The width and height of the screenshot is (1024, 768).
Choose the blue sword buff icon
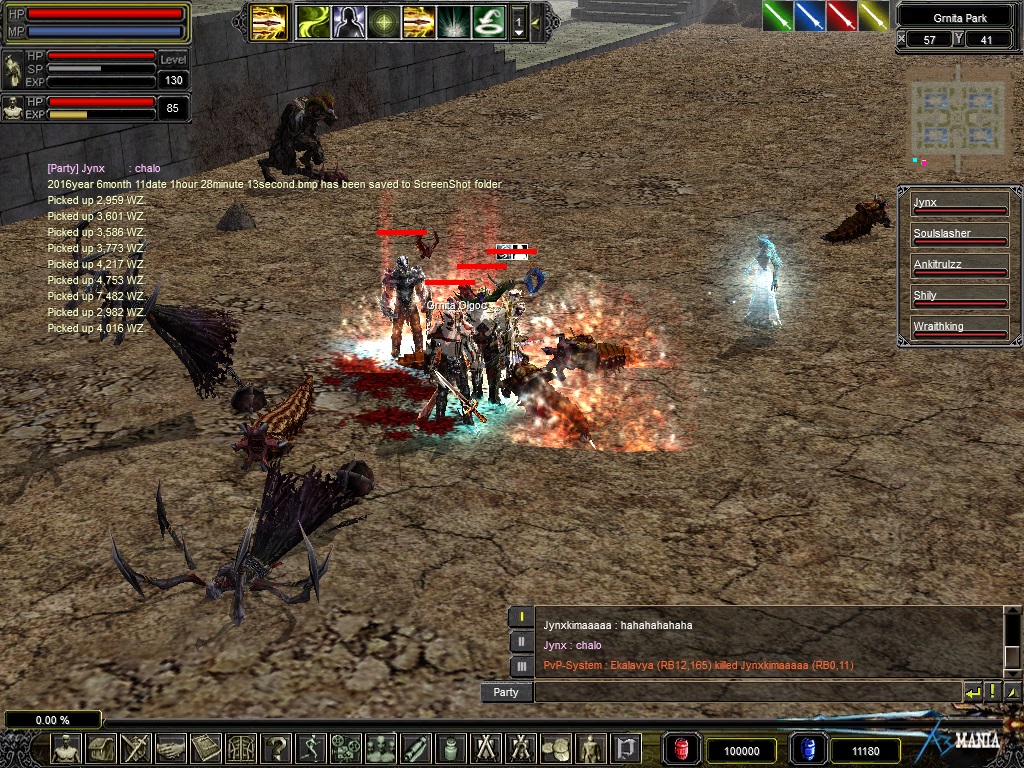tap(809, 16)
